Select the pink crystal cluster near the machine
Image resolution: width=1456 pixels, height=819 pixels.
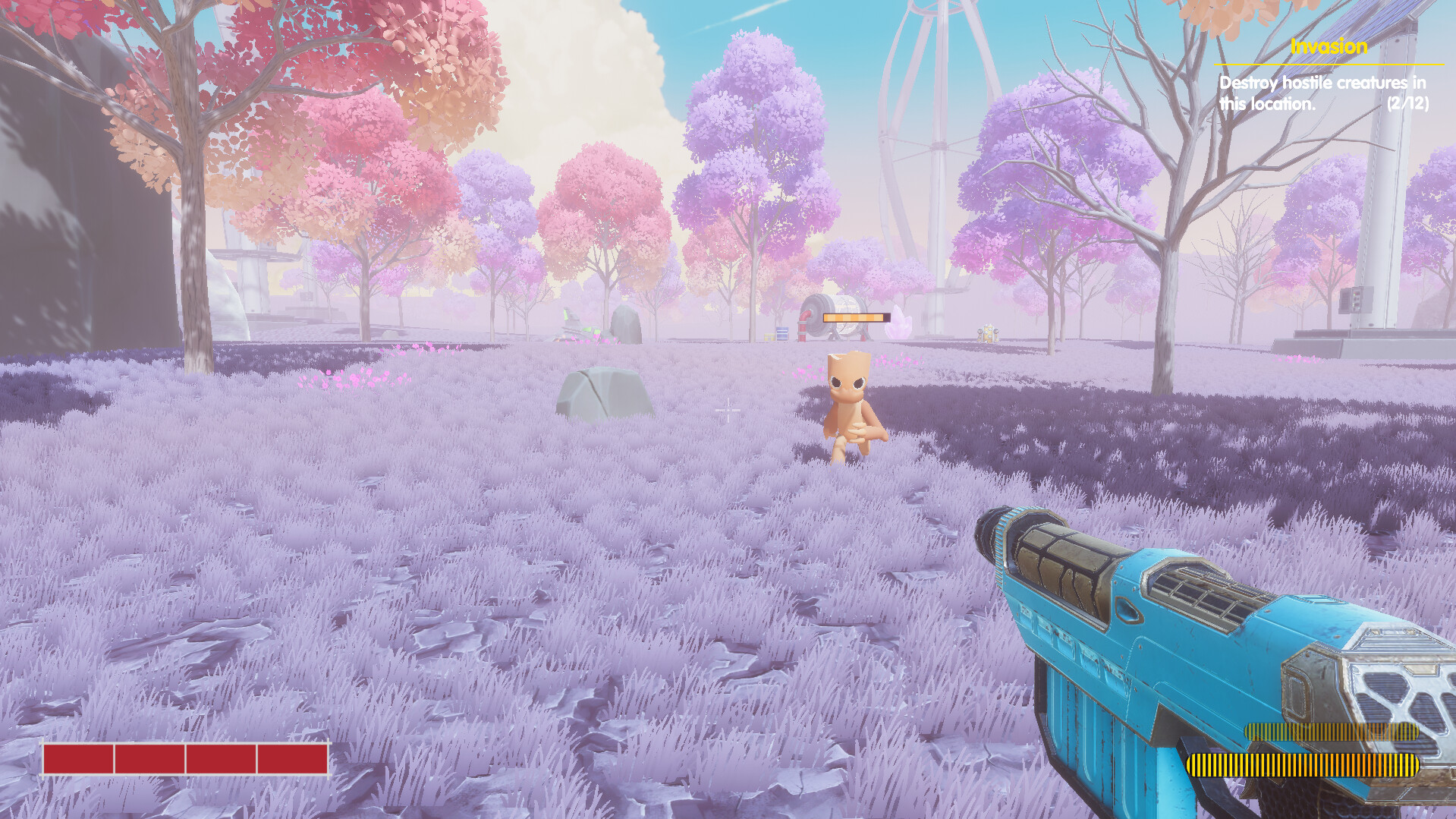pos(898,325)
